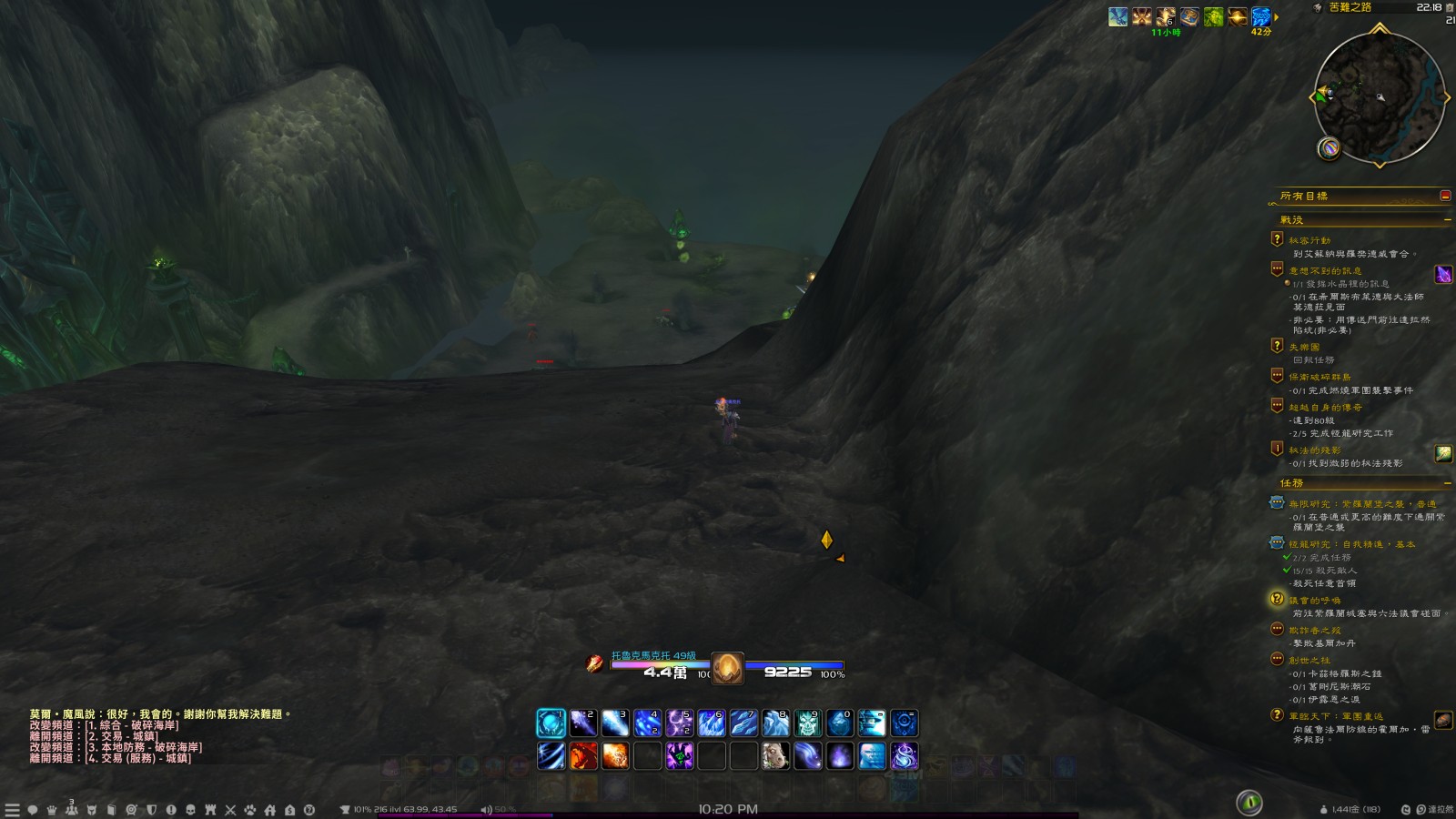The image size is (1456, 819).
Task: Cast the skull spell in slot 9
Action: pyautogui.click(x=808, y=723)
